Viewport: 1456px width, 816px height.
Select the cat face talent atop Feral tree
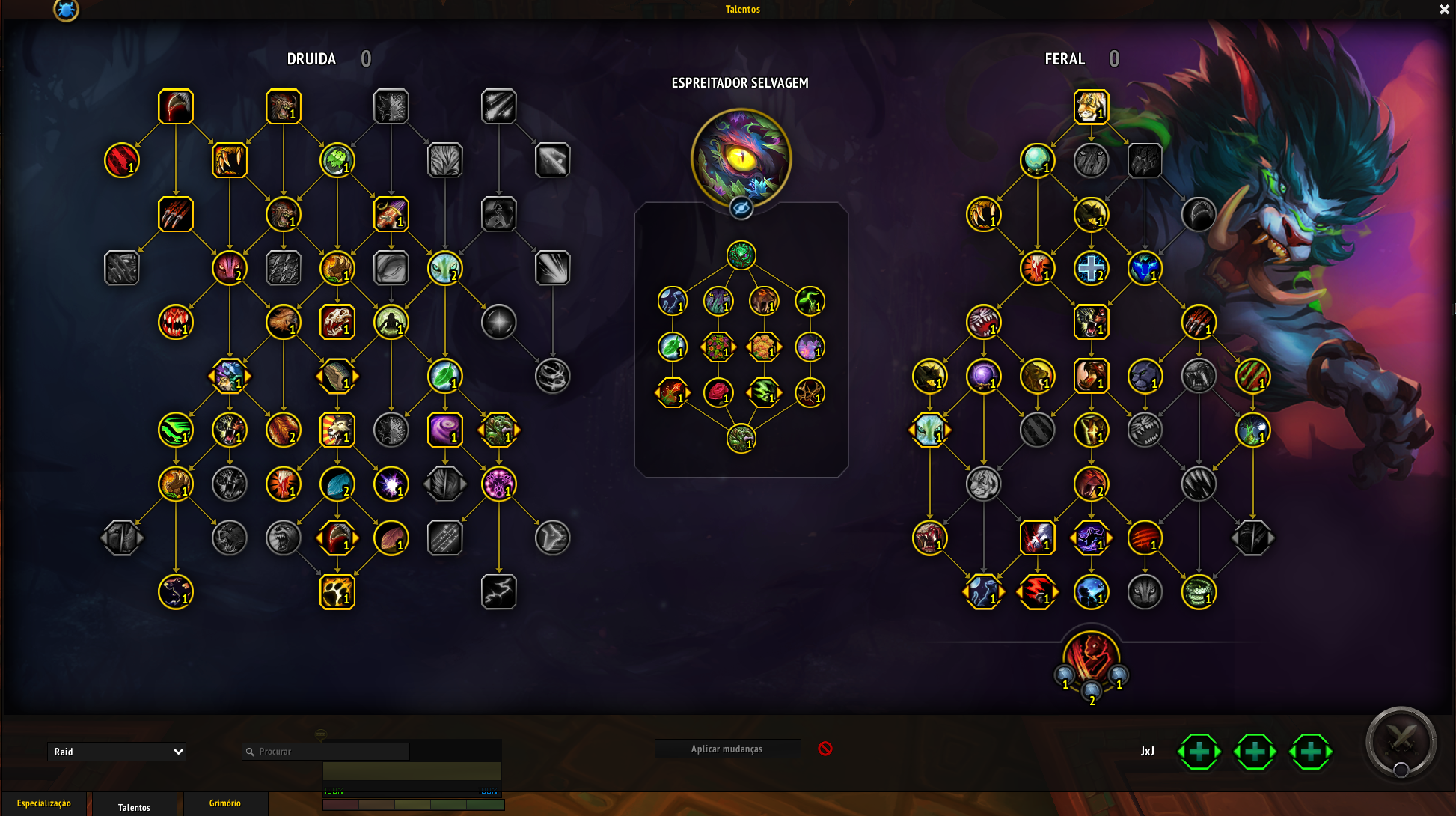tap(1091, 107)
